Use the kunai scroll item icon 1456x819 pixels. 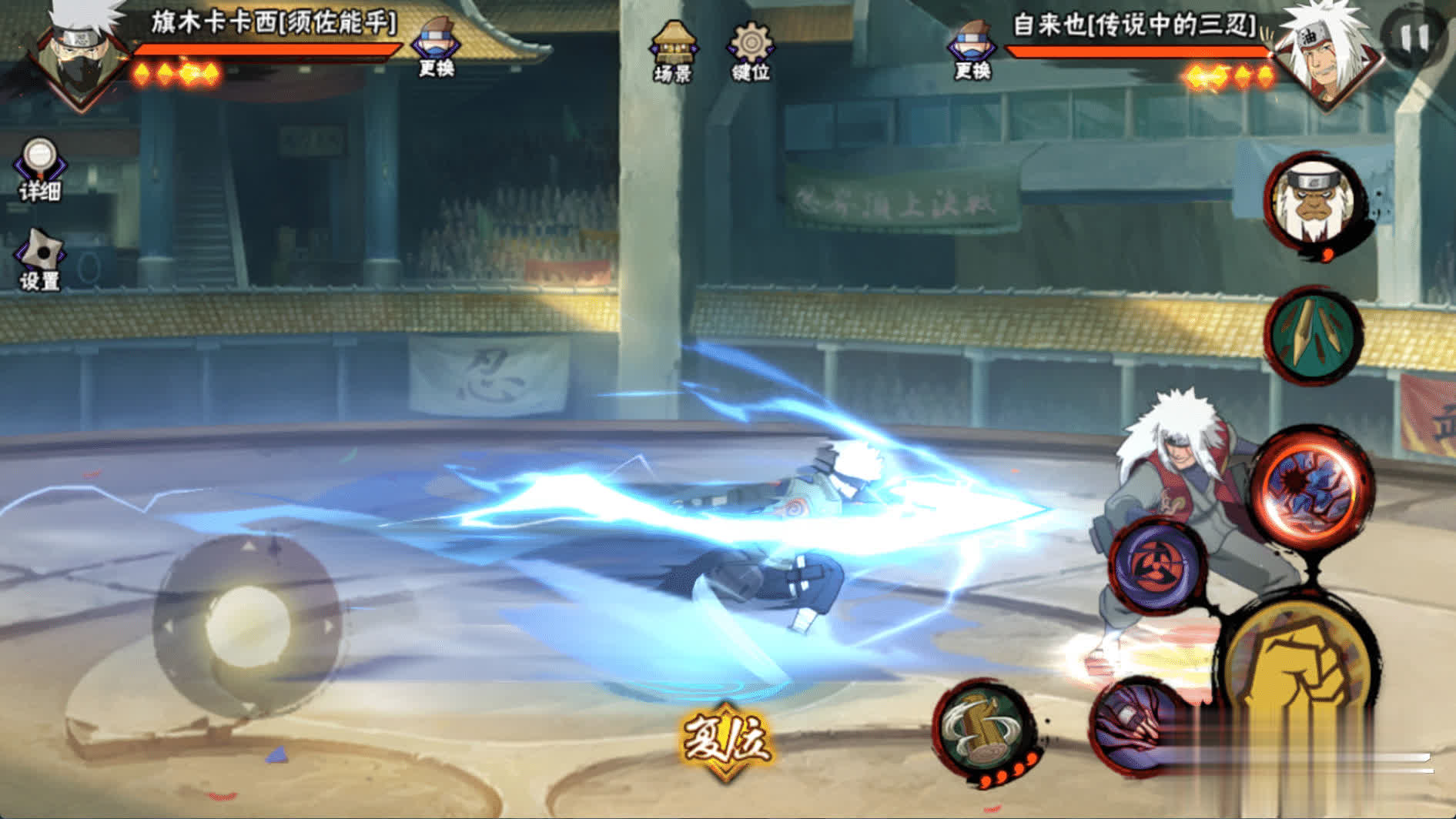click(1312, 334)
